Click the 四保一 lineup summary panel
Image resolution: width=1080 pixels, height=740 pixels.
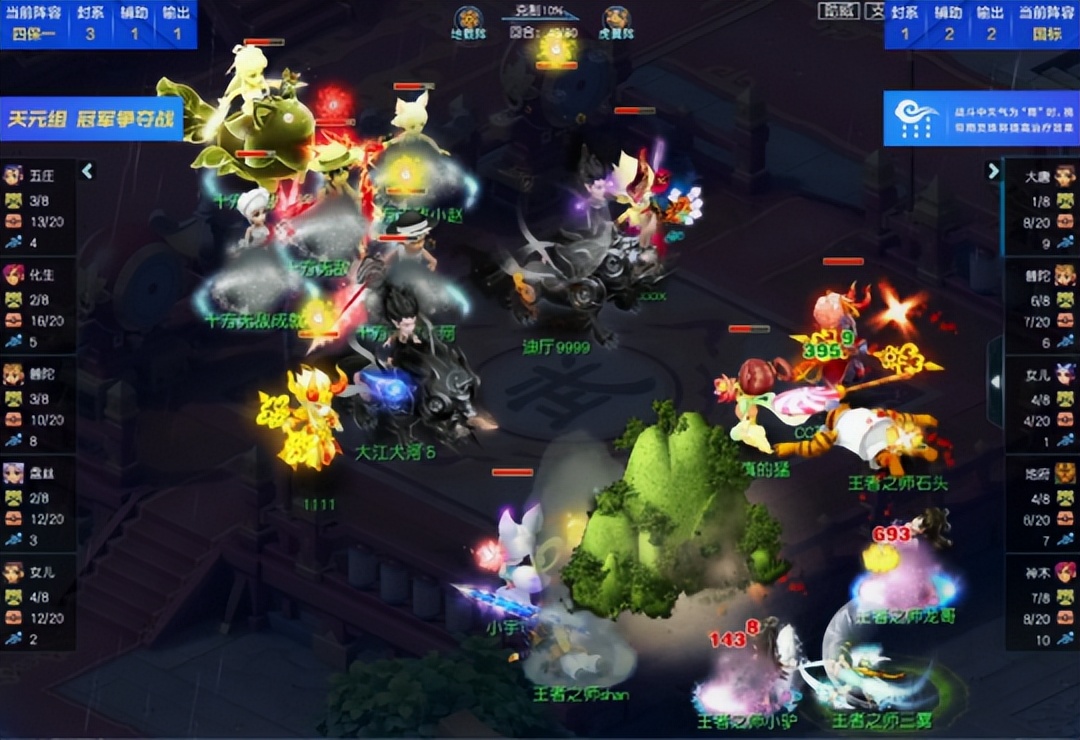click(x=98, y=24)
